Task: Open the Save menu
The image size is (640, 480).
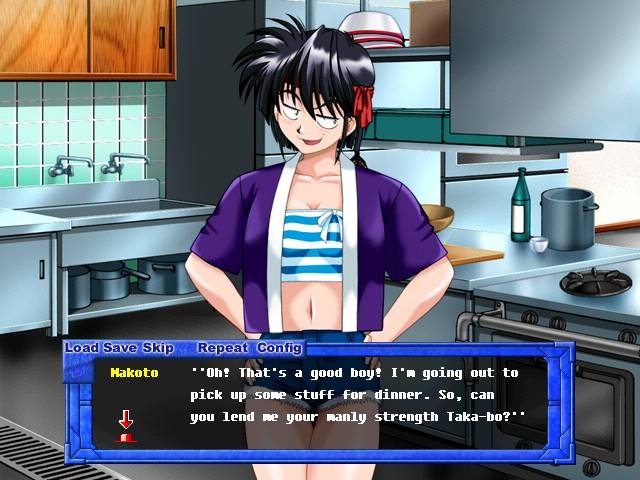Action: [121, 348]
